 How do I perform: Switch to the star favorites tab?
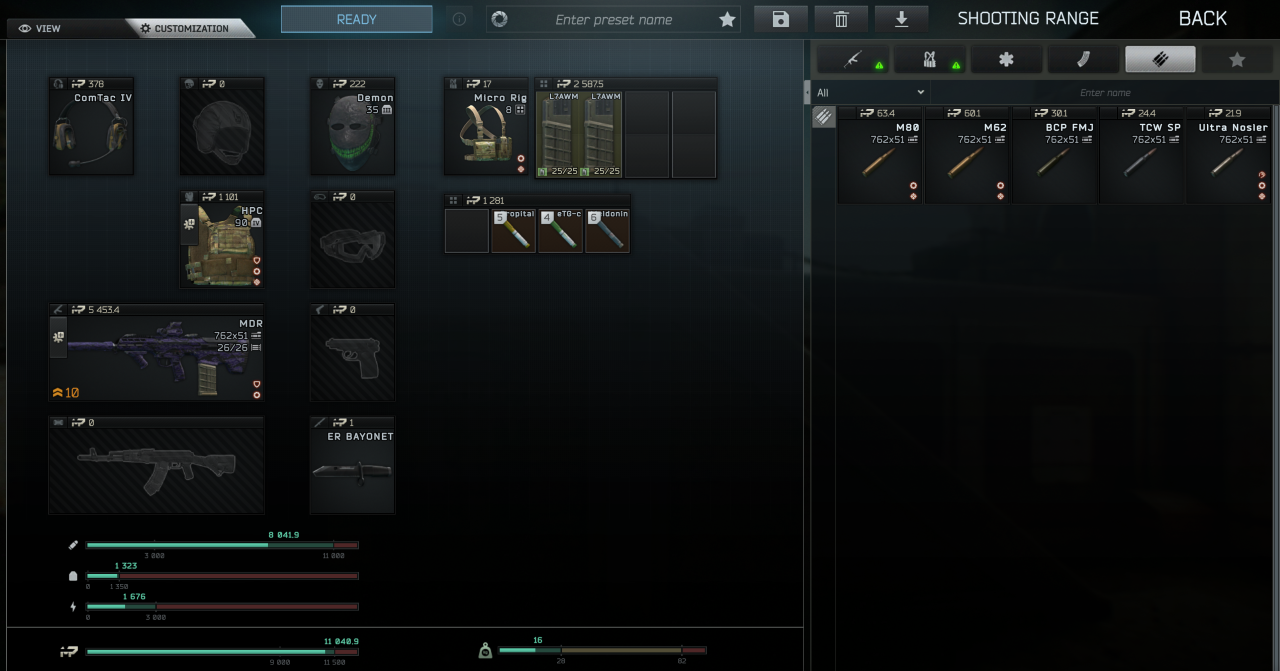(1237, 60)
